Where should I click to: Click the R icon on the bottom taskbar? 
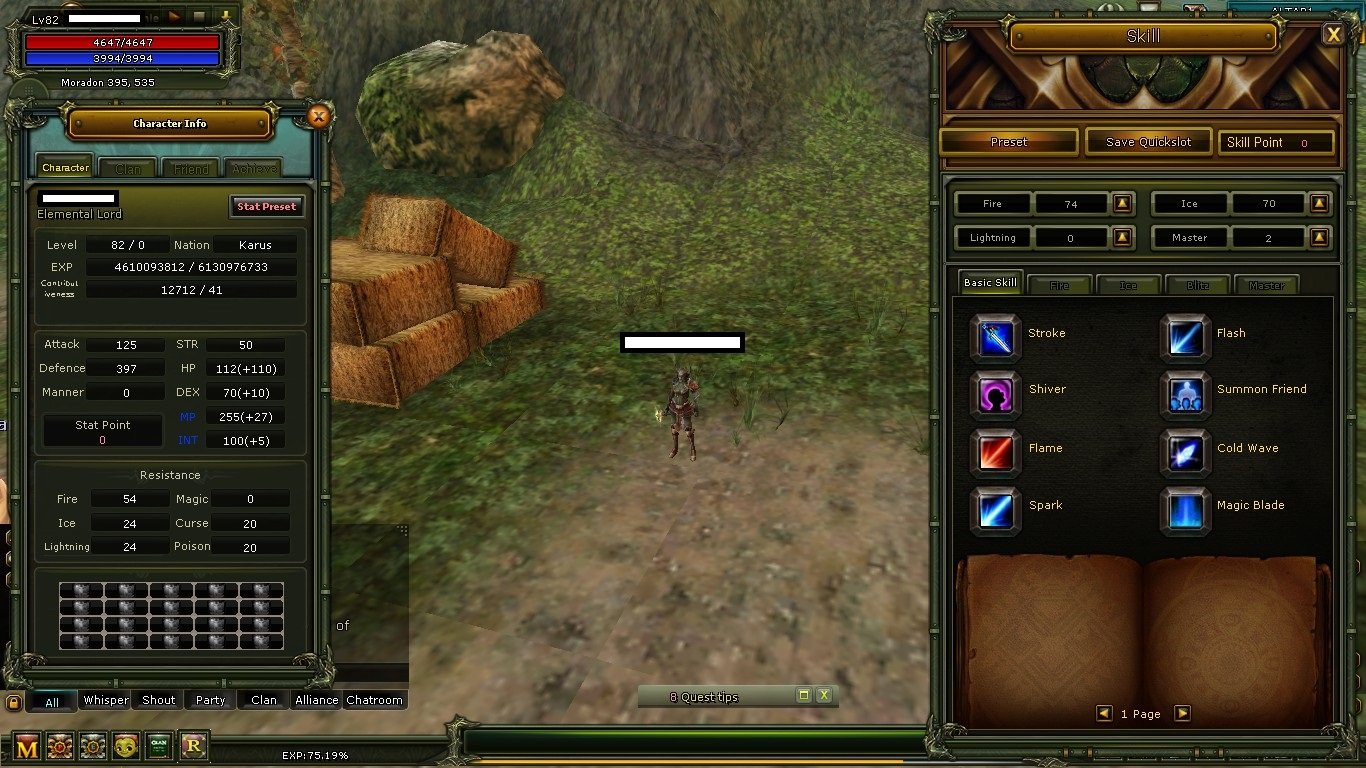[x=194, y=746]
